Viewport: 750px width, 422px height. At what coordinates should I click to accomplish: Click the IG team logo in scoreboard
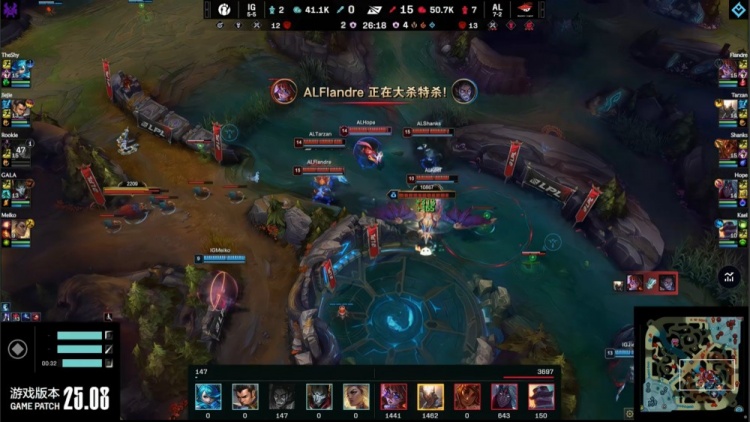coord(225,10)
